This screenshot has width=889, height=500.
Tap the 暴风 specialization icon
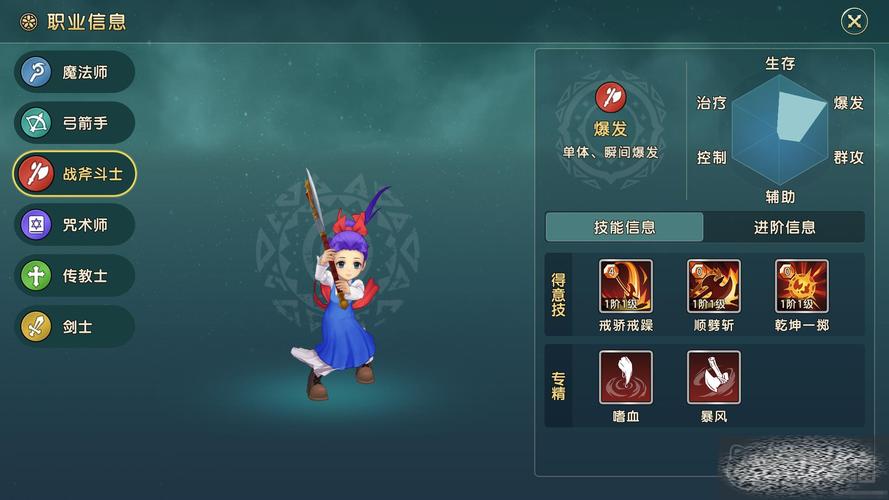click(714, 377)
